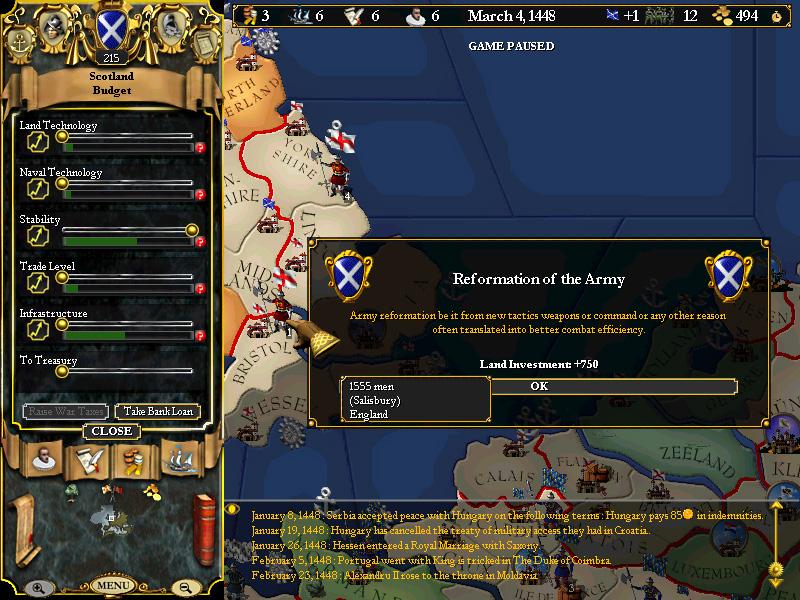This screenshot has width=800, height=600.
Task: Close the Scotland Budget panel
Action: click(111, 431)
